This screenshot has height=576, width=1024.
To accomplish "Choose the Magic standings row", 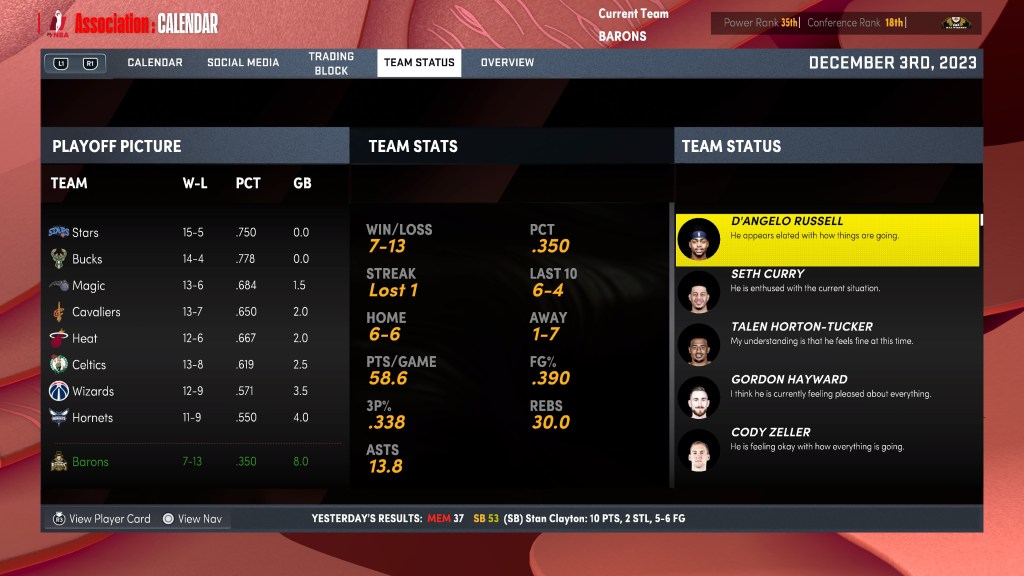I will pos(190,286).
